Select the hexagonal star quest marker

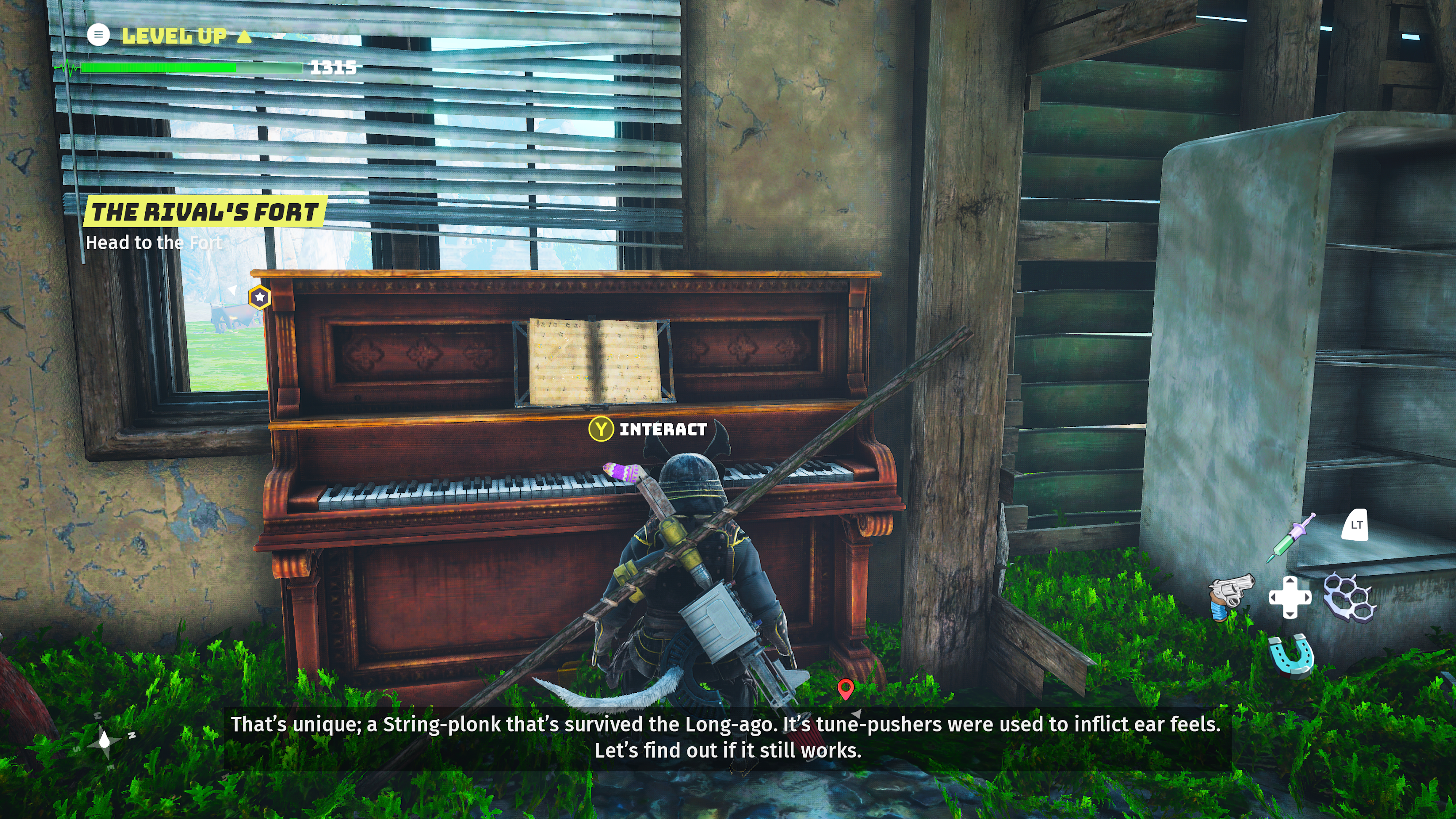coord(259,297)
